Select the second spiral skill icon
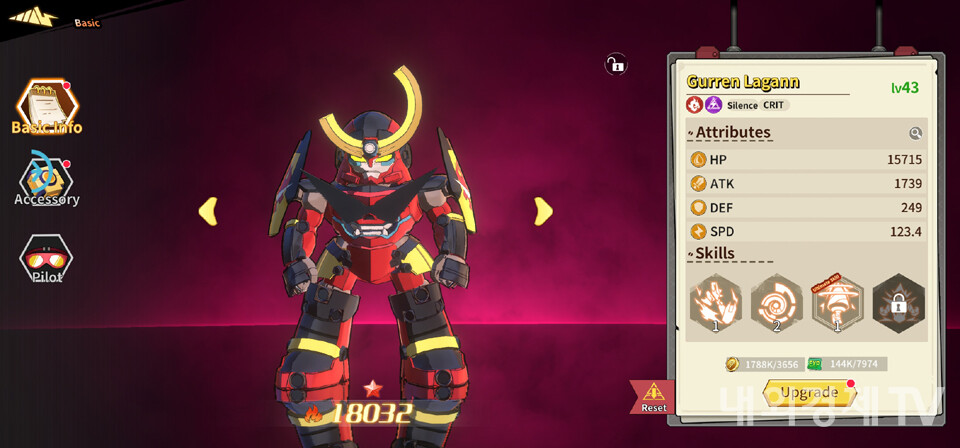 tap(776, 304)
